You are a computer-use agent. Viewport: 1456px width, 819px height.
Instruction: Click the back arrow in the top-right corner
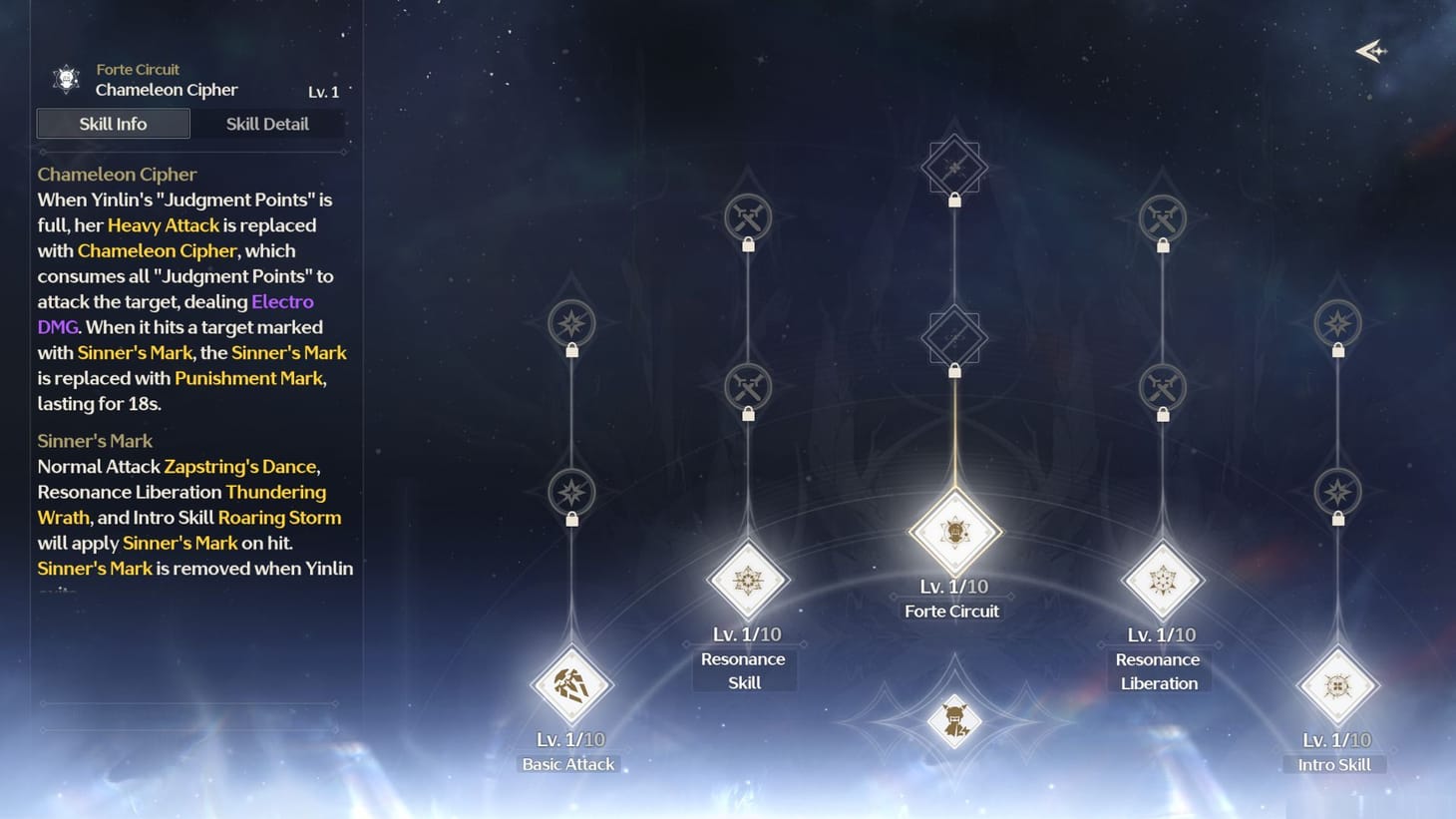click(1371, 51)
